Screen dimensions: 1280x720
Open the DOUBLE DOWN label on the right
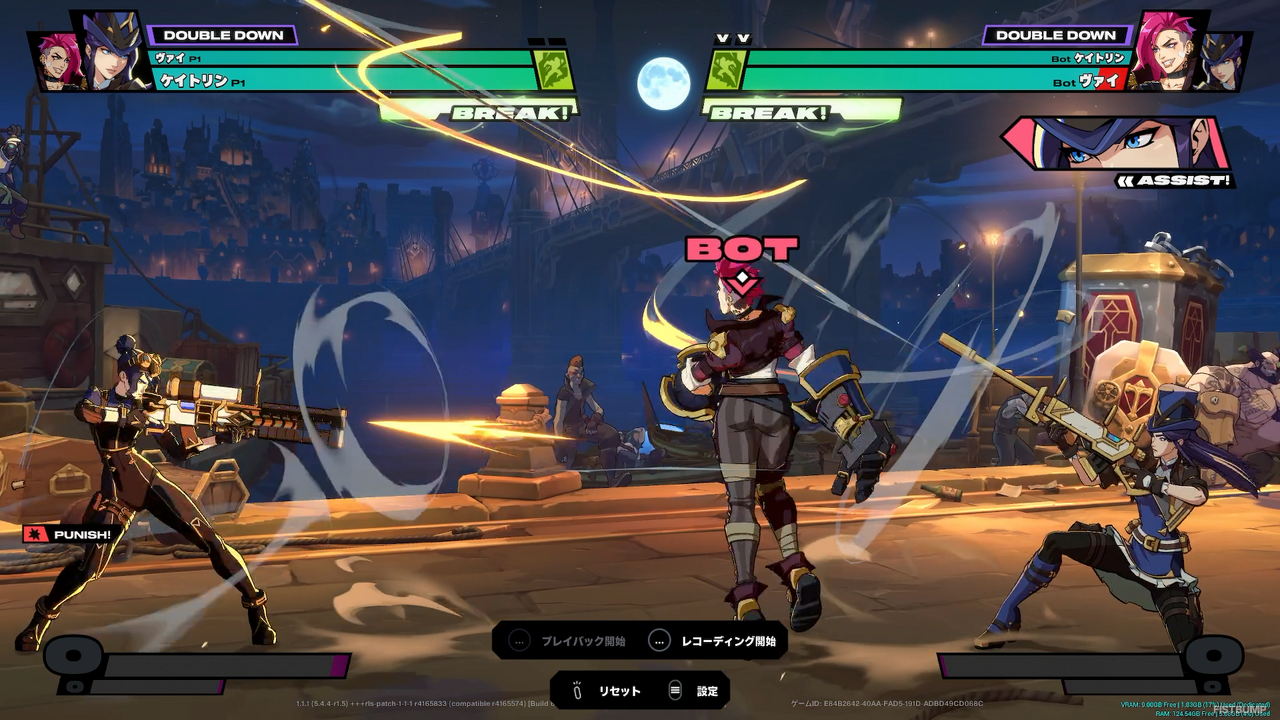pos(1058,34)
